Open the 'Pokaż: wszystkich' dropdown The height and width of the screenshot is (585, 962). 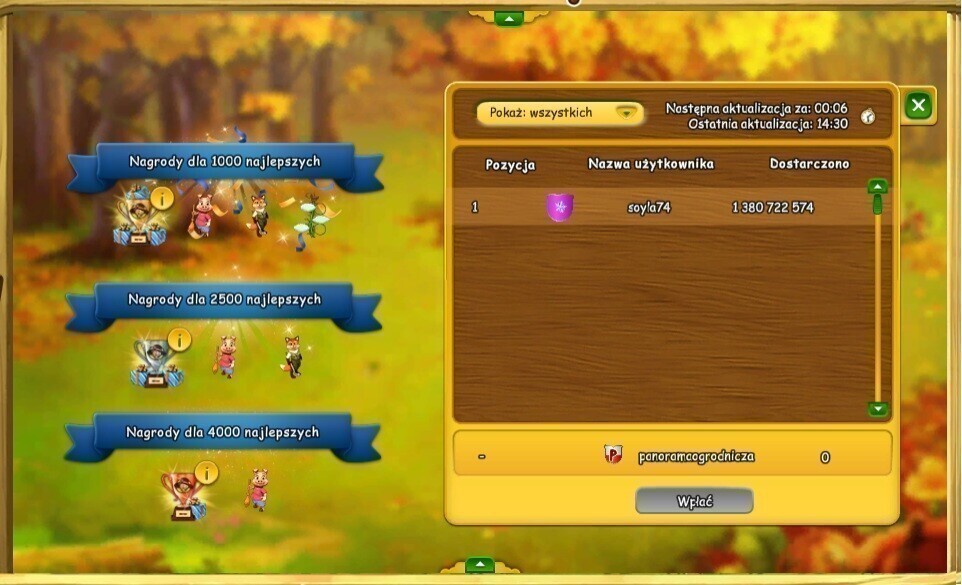point(559,113)
